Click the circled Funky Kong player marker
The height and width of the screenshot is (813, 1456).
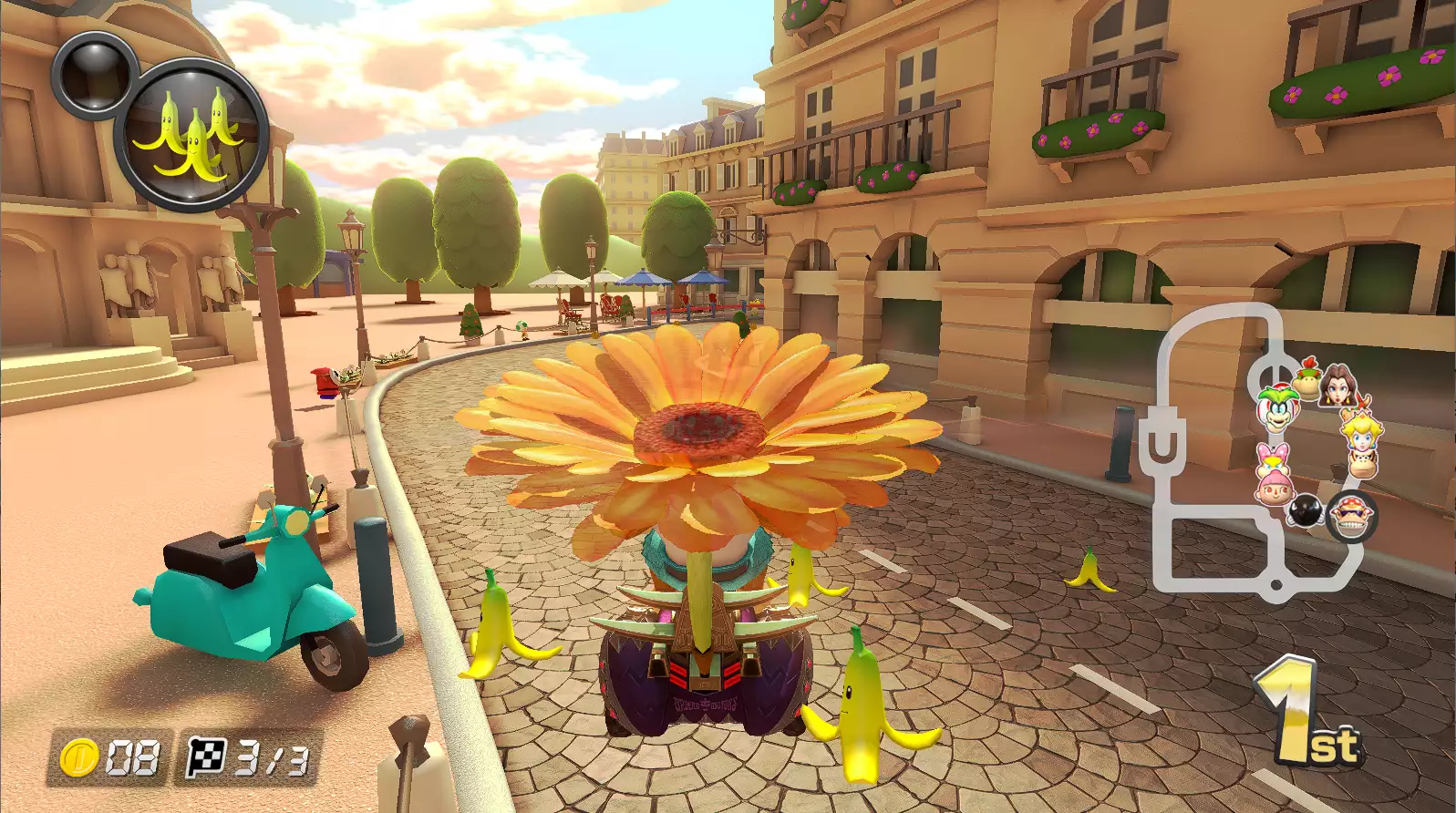1350,517
